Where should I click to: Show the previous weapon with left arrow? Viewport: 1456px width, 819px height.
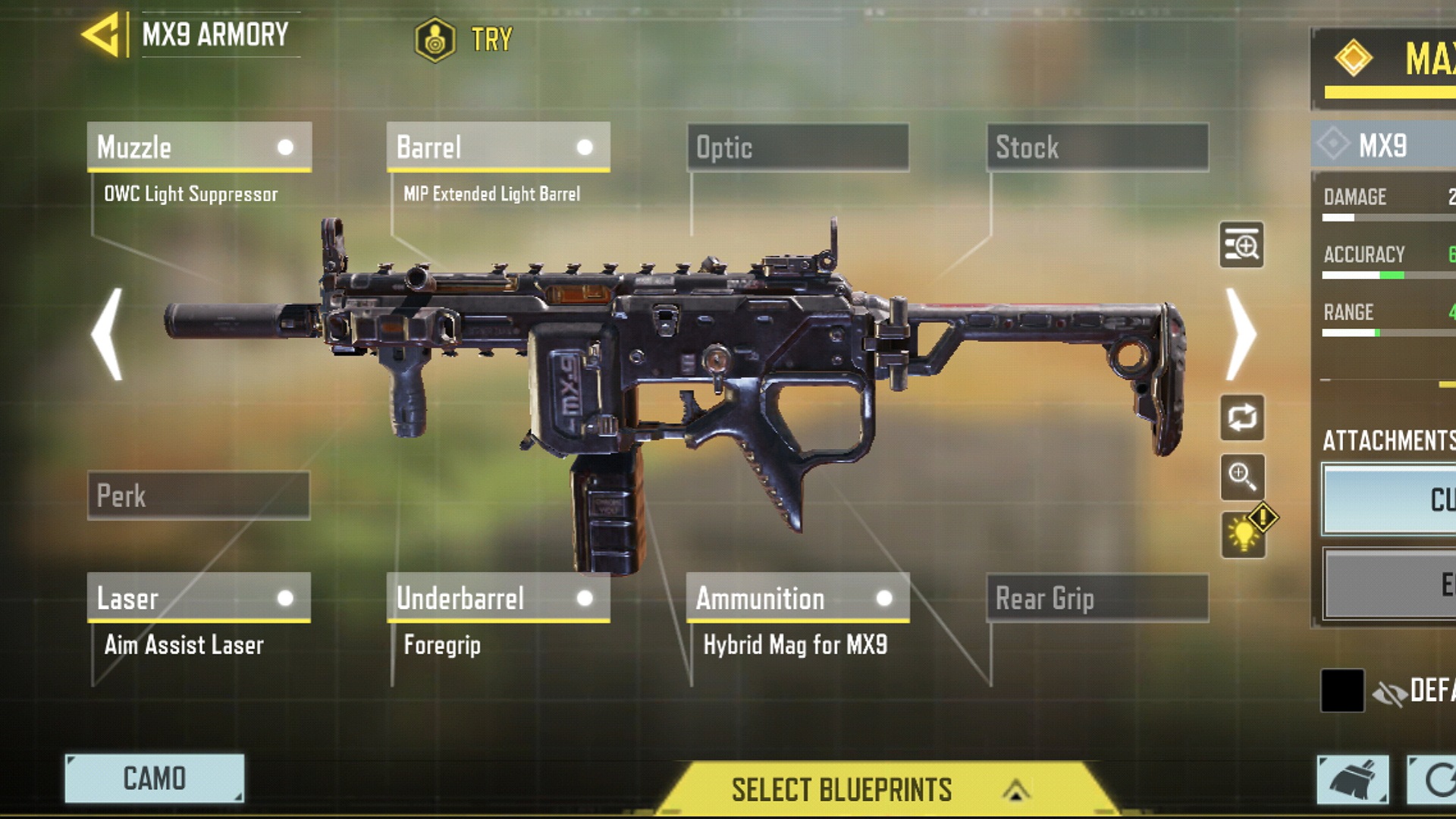click(x=107, y=334)
